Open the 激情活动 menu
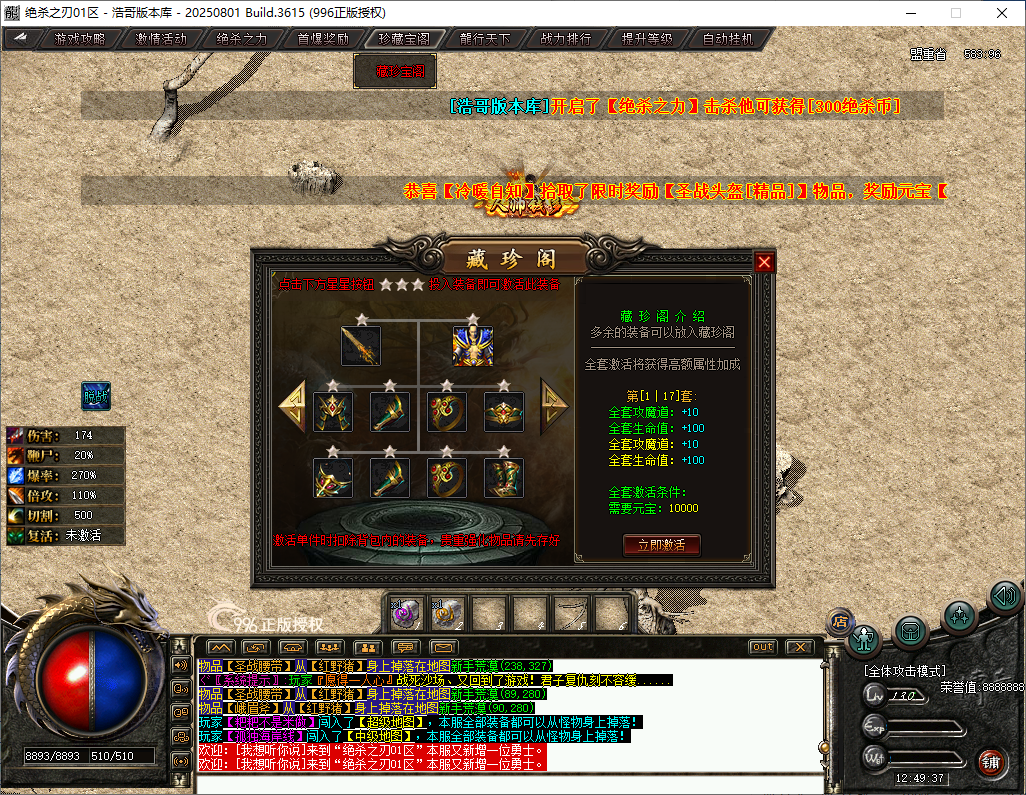Screen dimensions: 1026x795 point(160,39)
